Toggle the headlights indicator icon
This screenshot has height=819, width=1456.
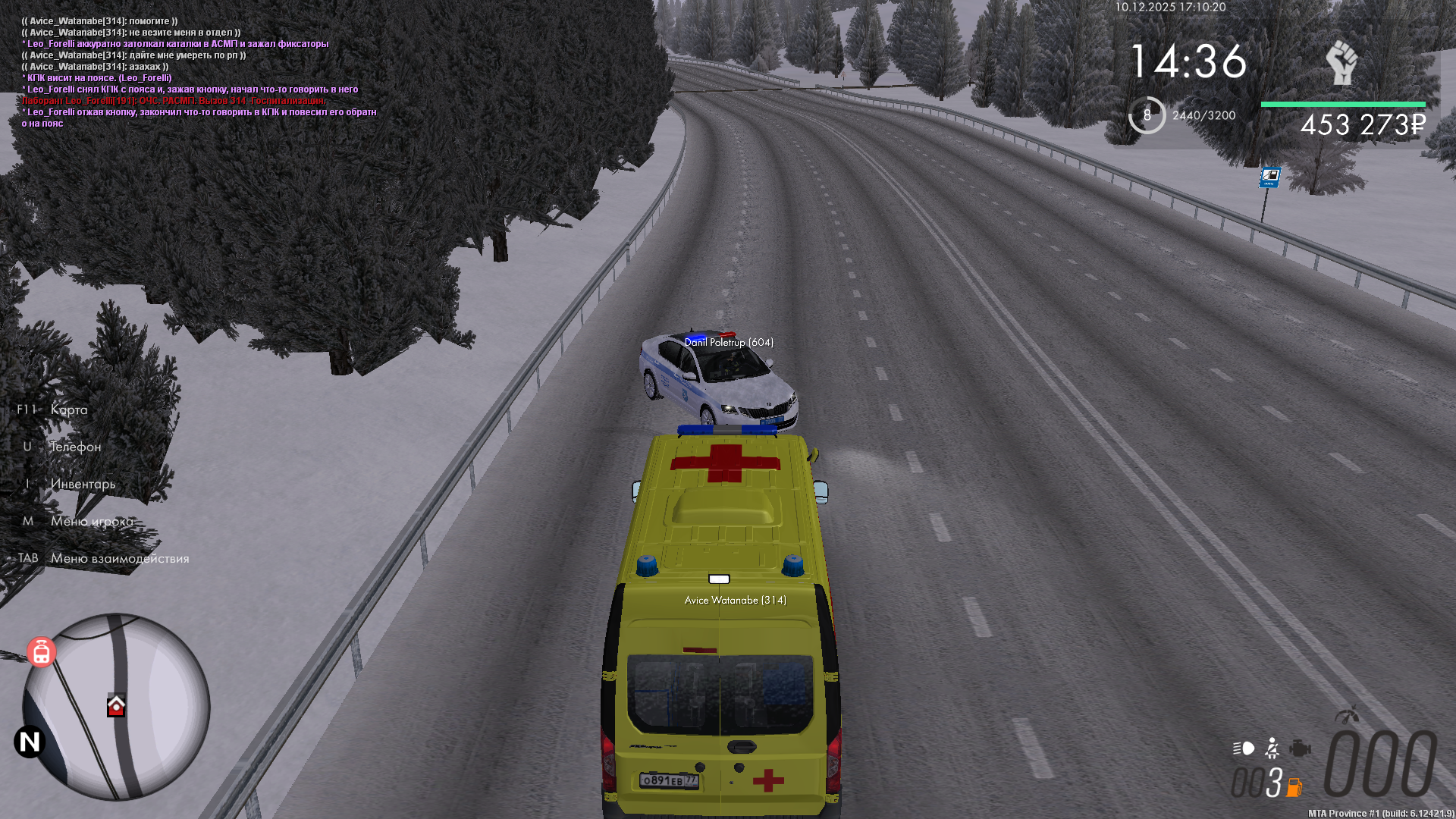pos(1244,748)
